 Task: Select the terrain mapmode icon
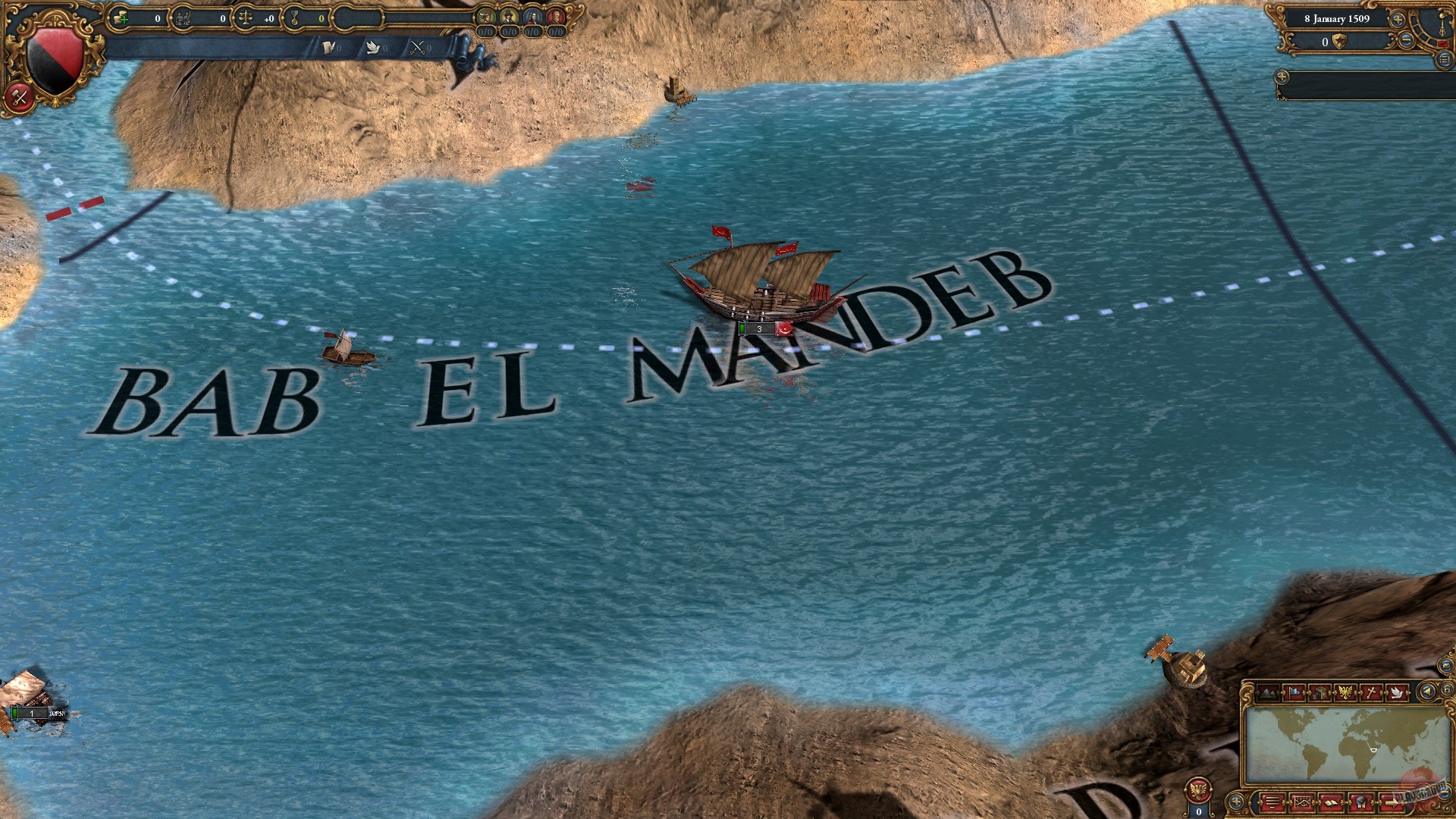point(1268,693)
